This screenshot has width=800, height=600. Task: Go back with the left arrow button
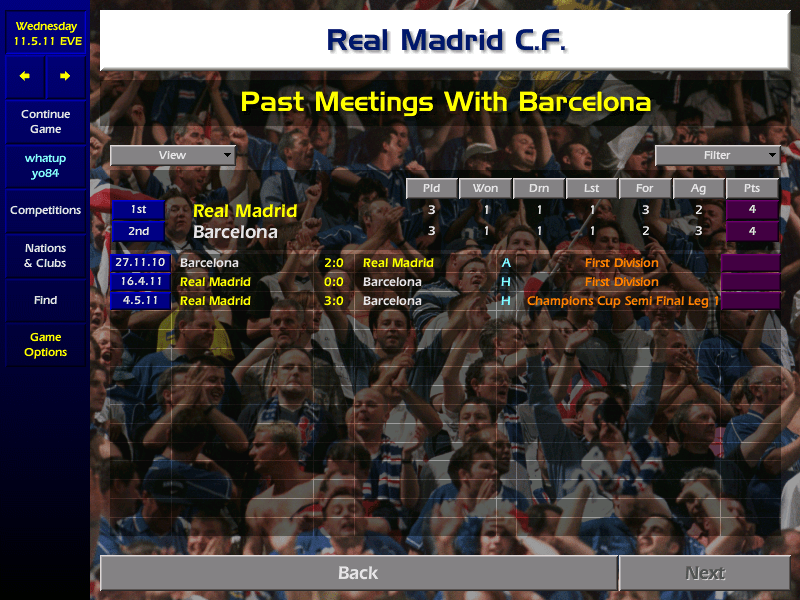point(25,76)
